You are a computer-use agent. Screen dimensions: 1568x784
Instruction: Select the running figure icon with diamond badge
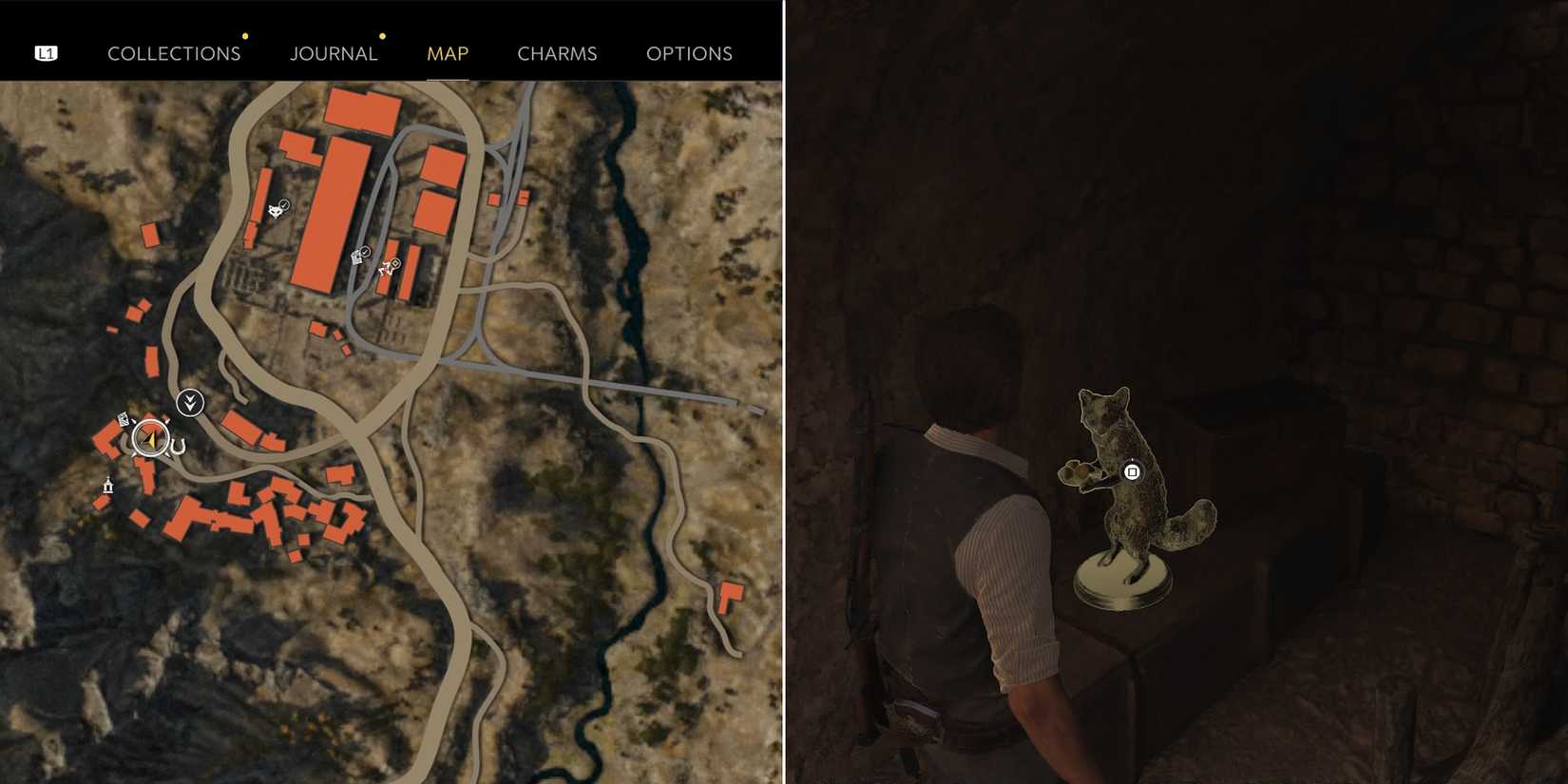tap(386, 270)
